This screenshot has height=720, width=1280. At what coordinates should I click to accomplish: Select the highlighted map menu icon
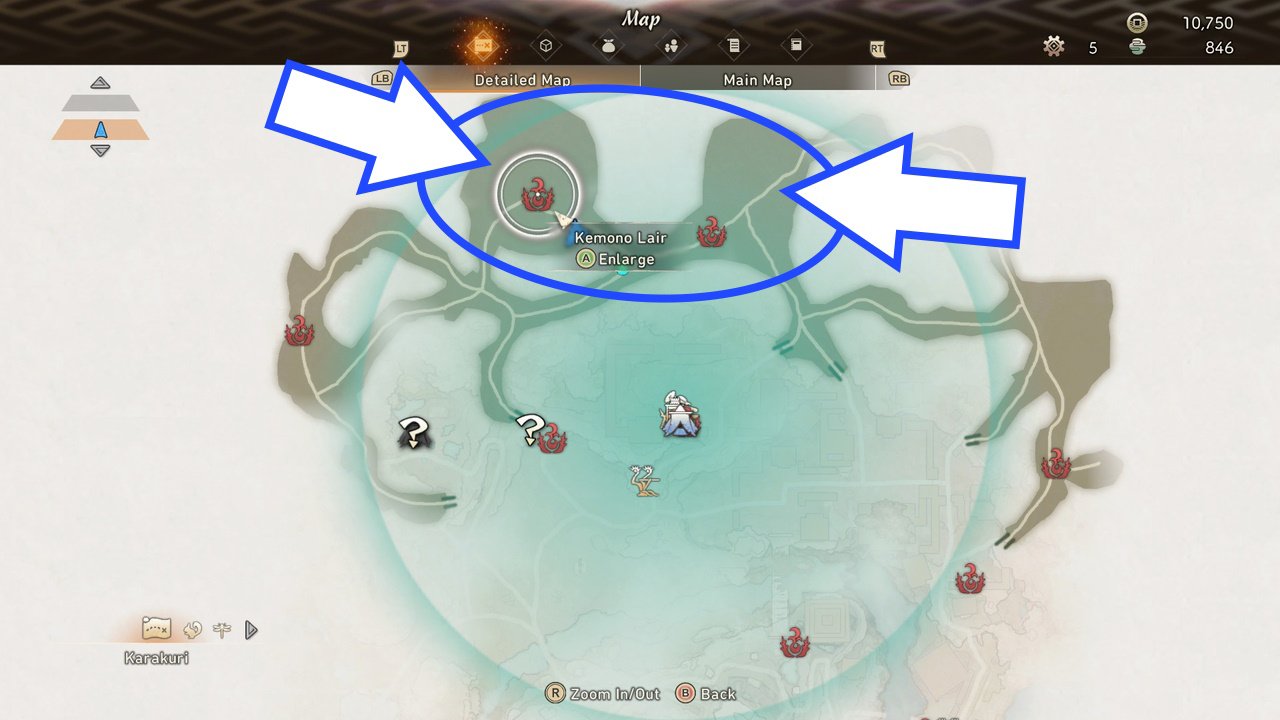(482, 45)
